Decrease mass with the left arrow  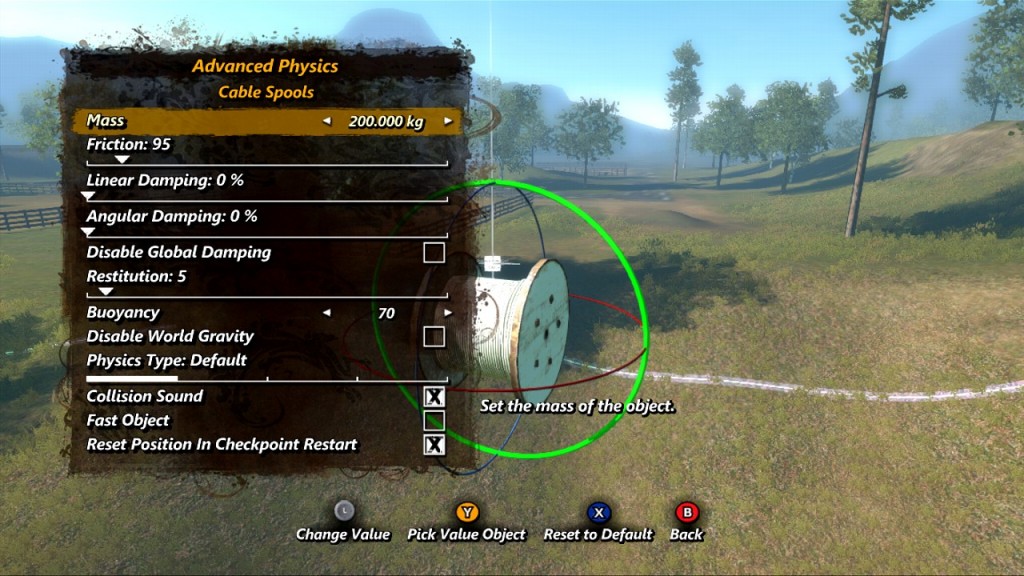pyautogui.click(x=325, y=121)
